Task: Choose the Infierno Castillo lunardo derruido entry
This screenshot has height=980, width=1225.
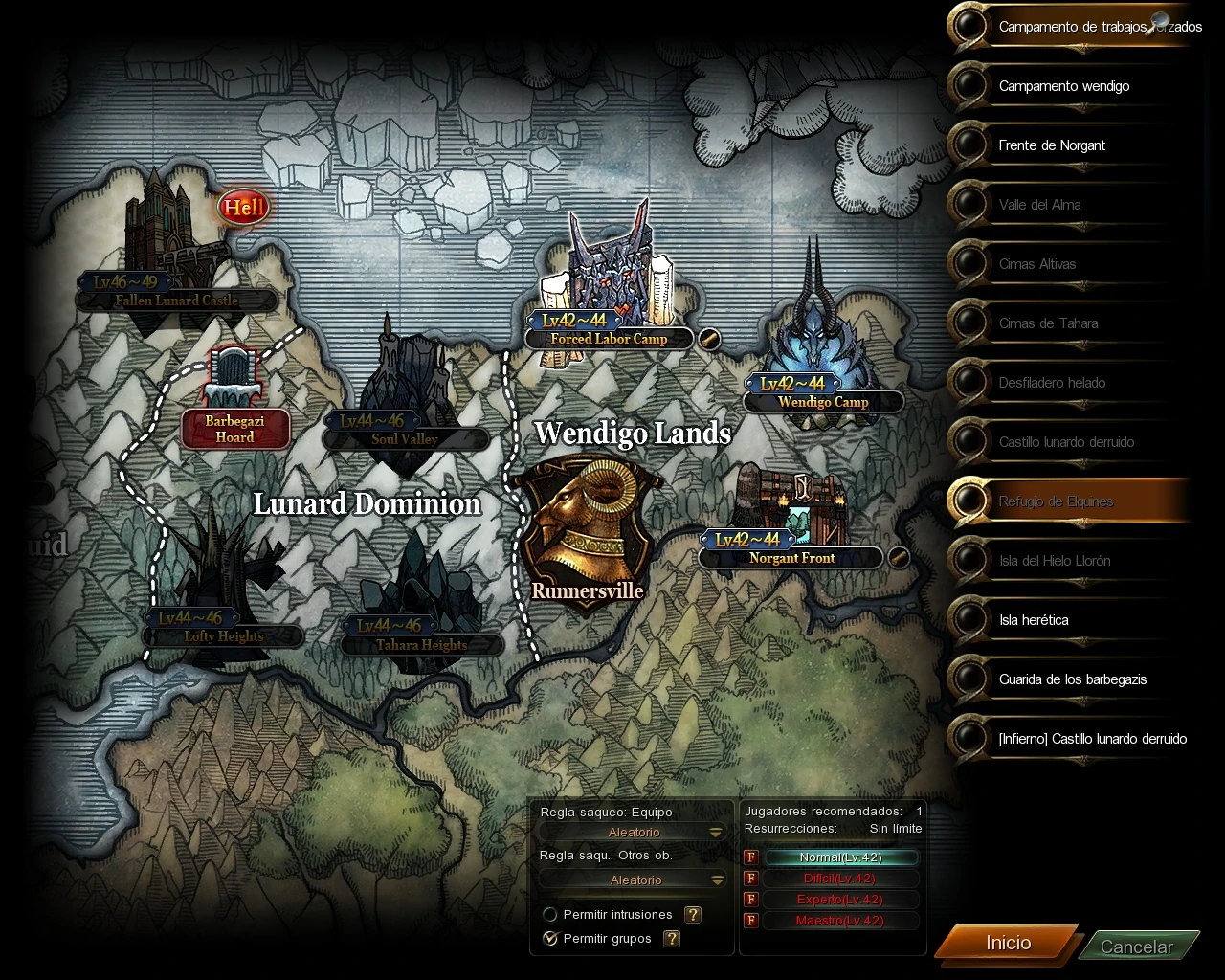Action: point(1092,739)
